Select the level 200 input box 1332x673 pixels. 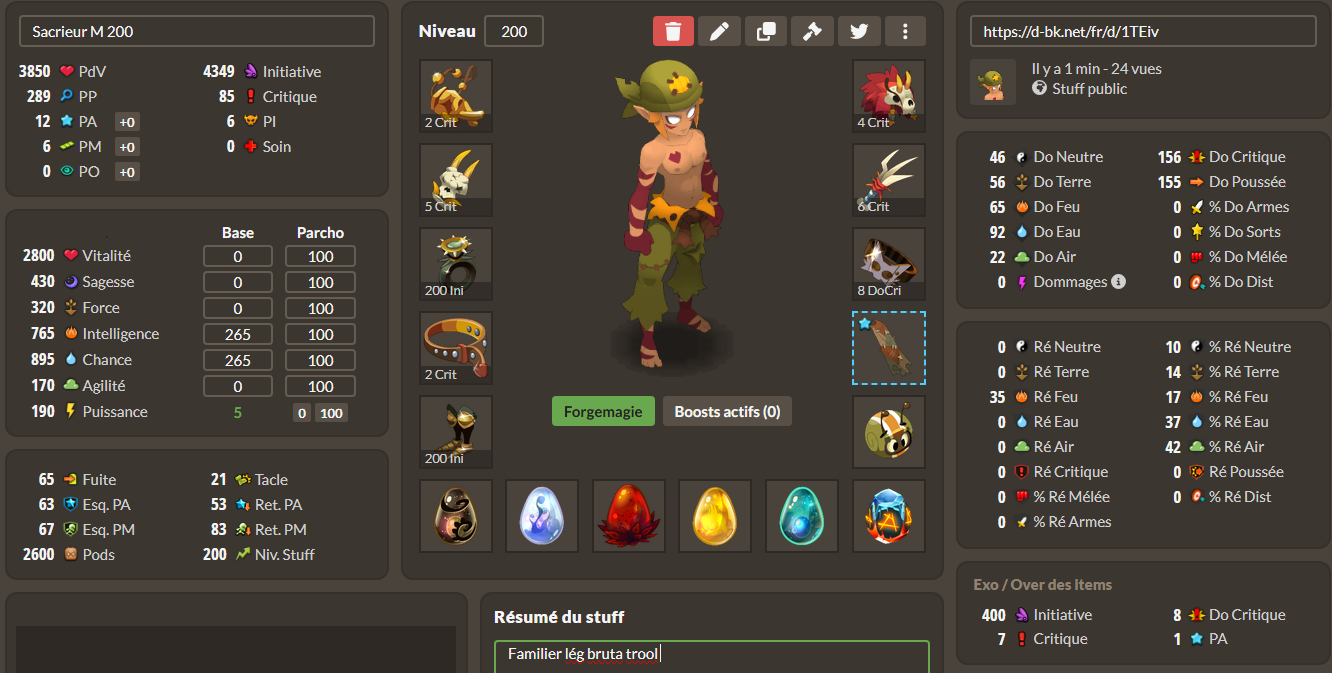[514, 31]
